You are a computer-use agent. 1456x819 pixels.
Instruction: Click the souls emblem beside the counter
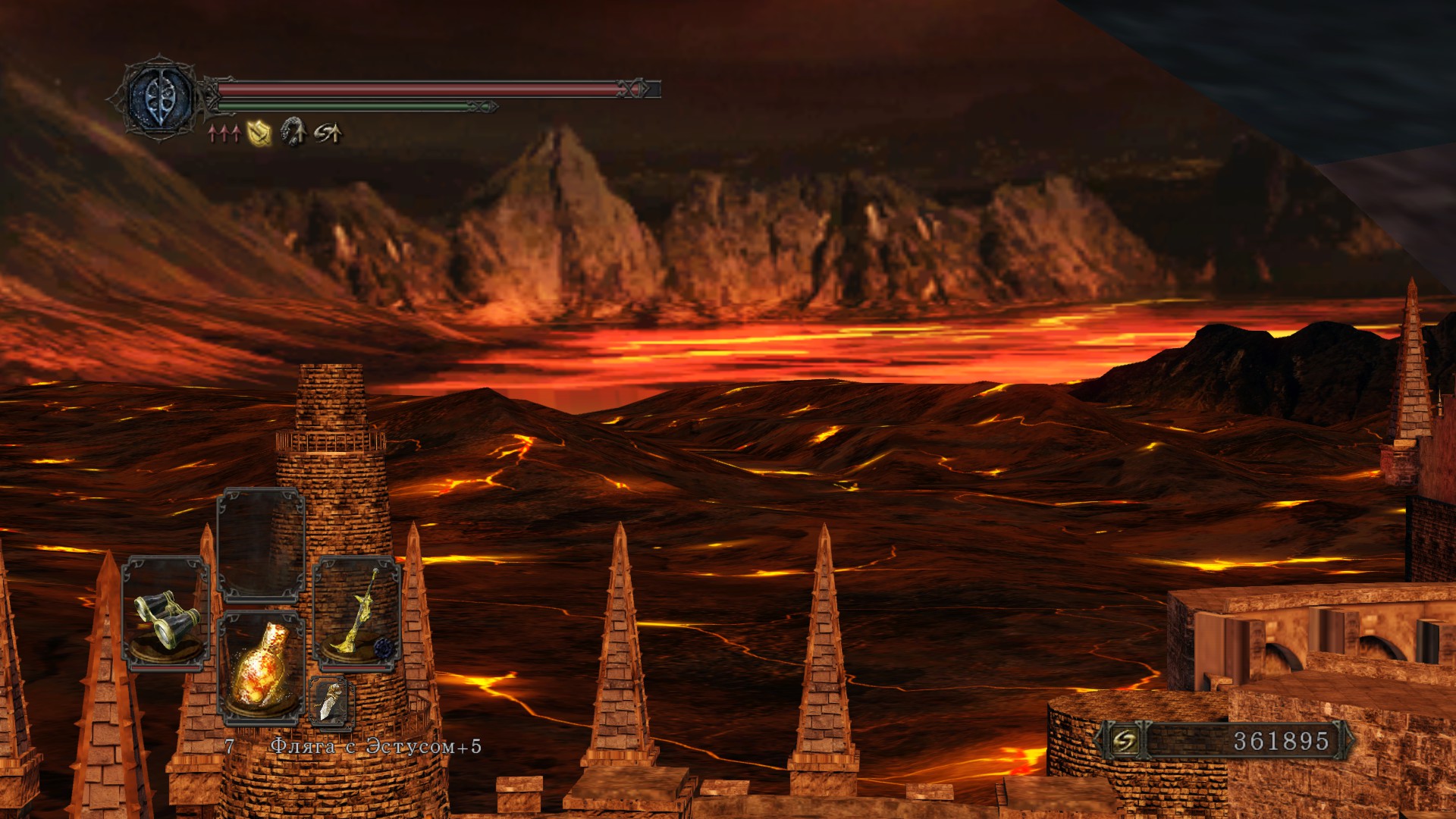(x=1124, y=741)
